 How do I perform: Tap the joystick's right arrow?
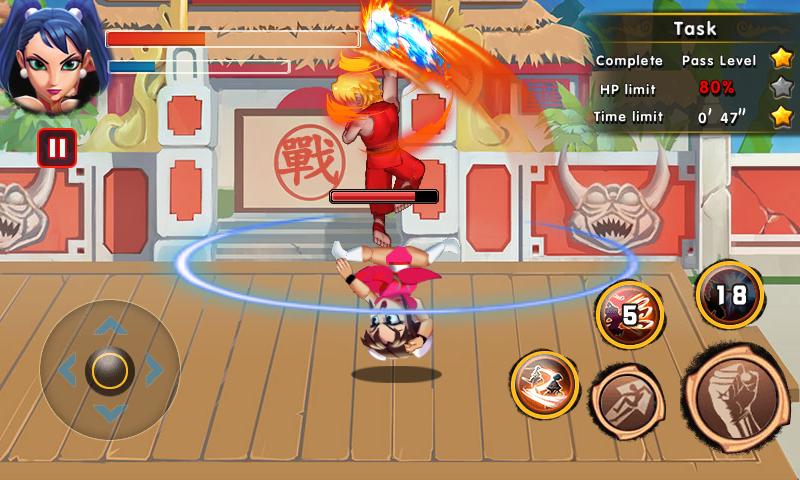[153, 370]
